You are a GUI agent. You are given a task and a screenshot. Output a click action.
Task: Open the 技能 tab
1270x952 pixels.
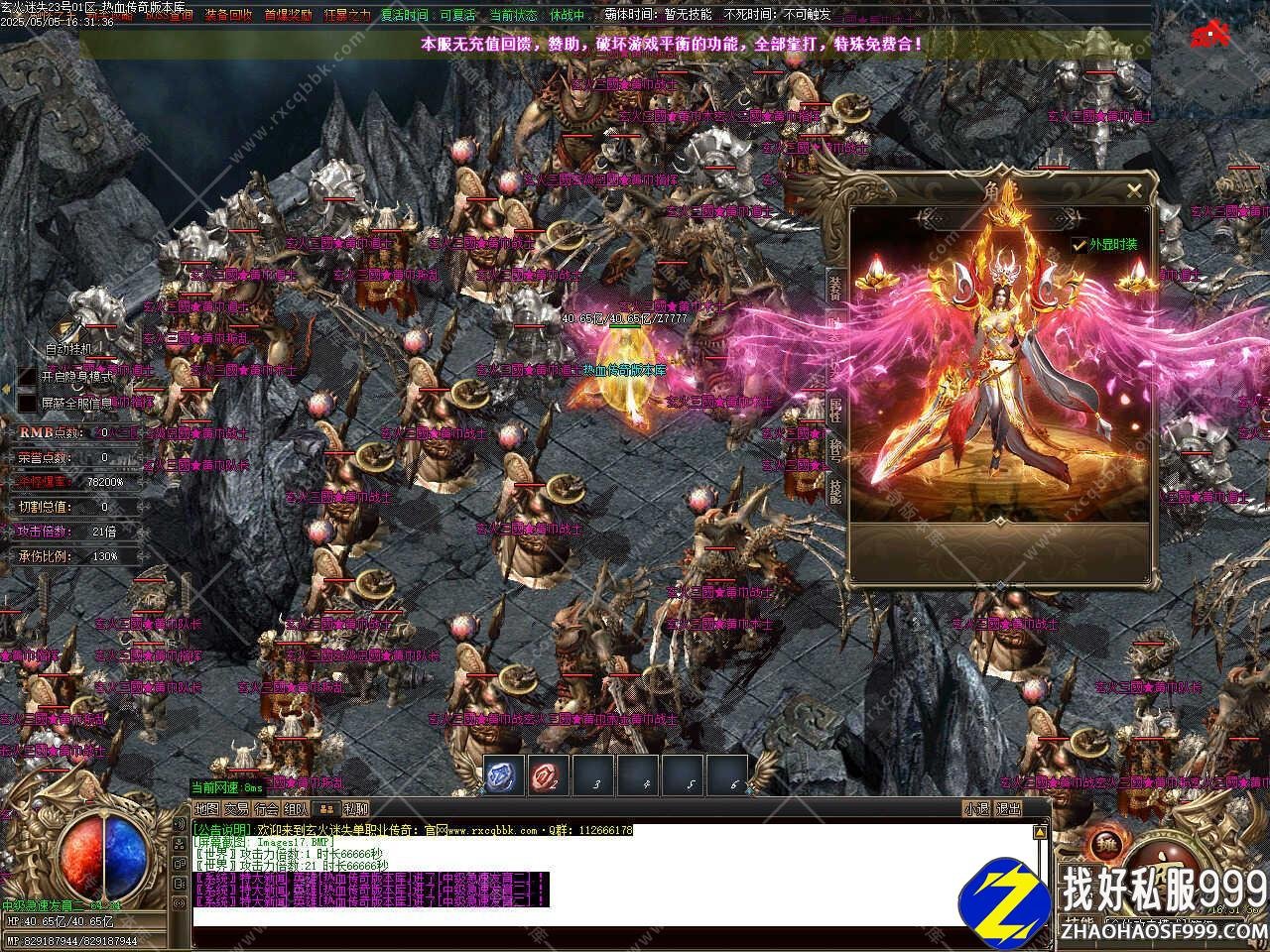(835, 492)
